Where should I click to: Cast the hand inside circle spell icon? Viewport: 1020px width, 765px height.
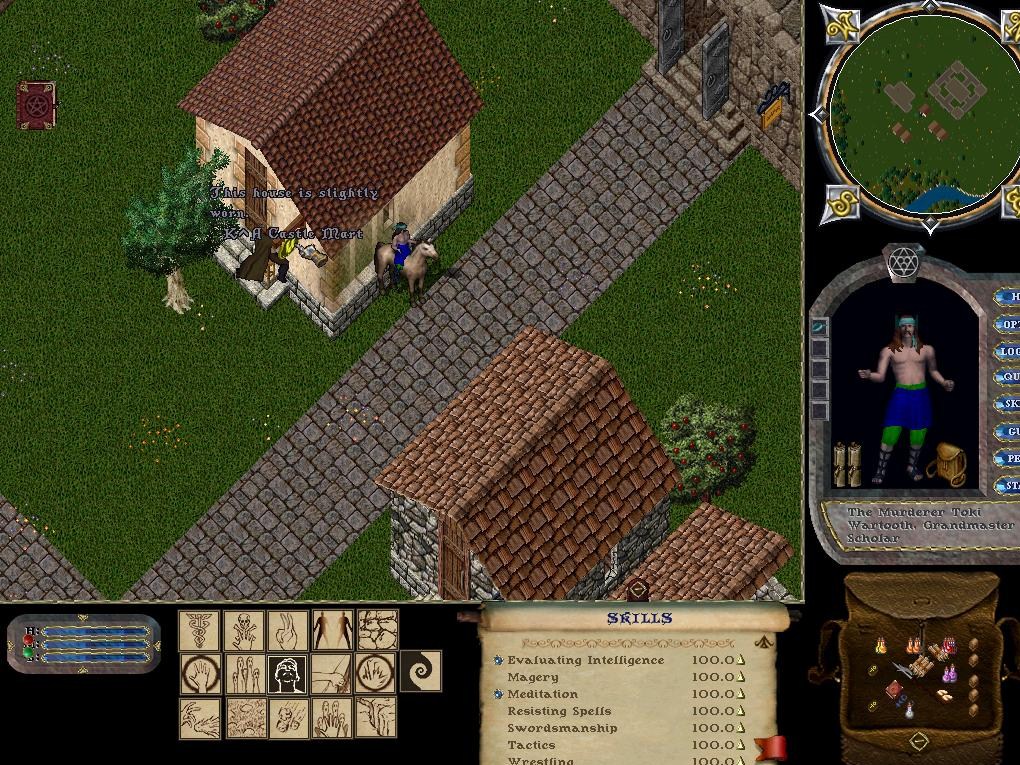coord(199,674)
